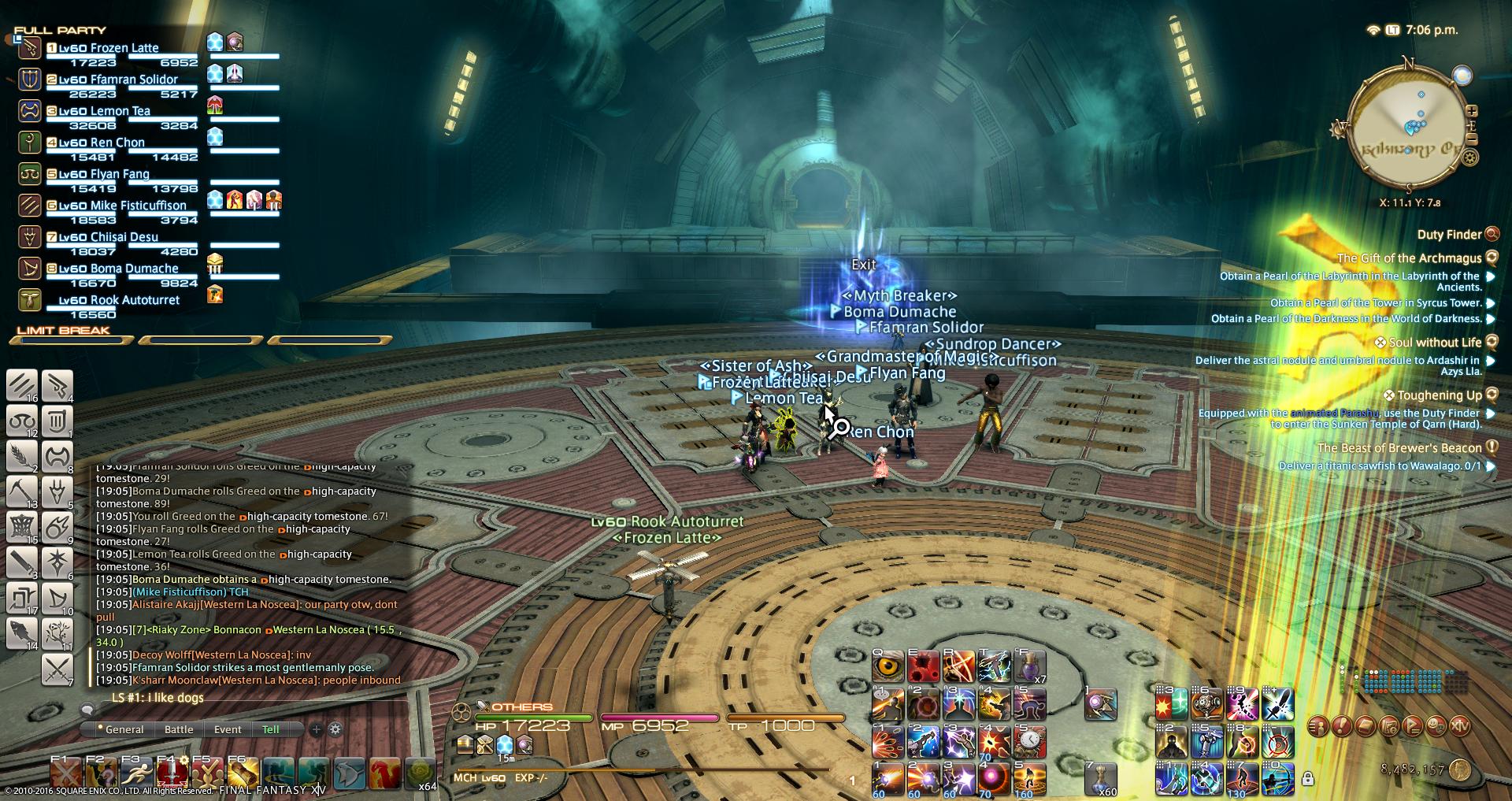Image resolution: width=1512 pixels, height=801 pixels.
Task: Zoom out on the minimap
Action: (1471, 139)
